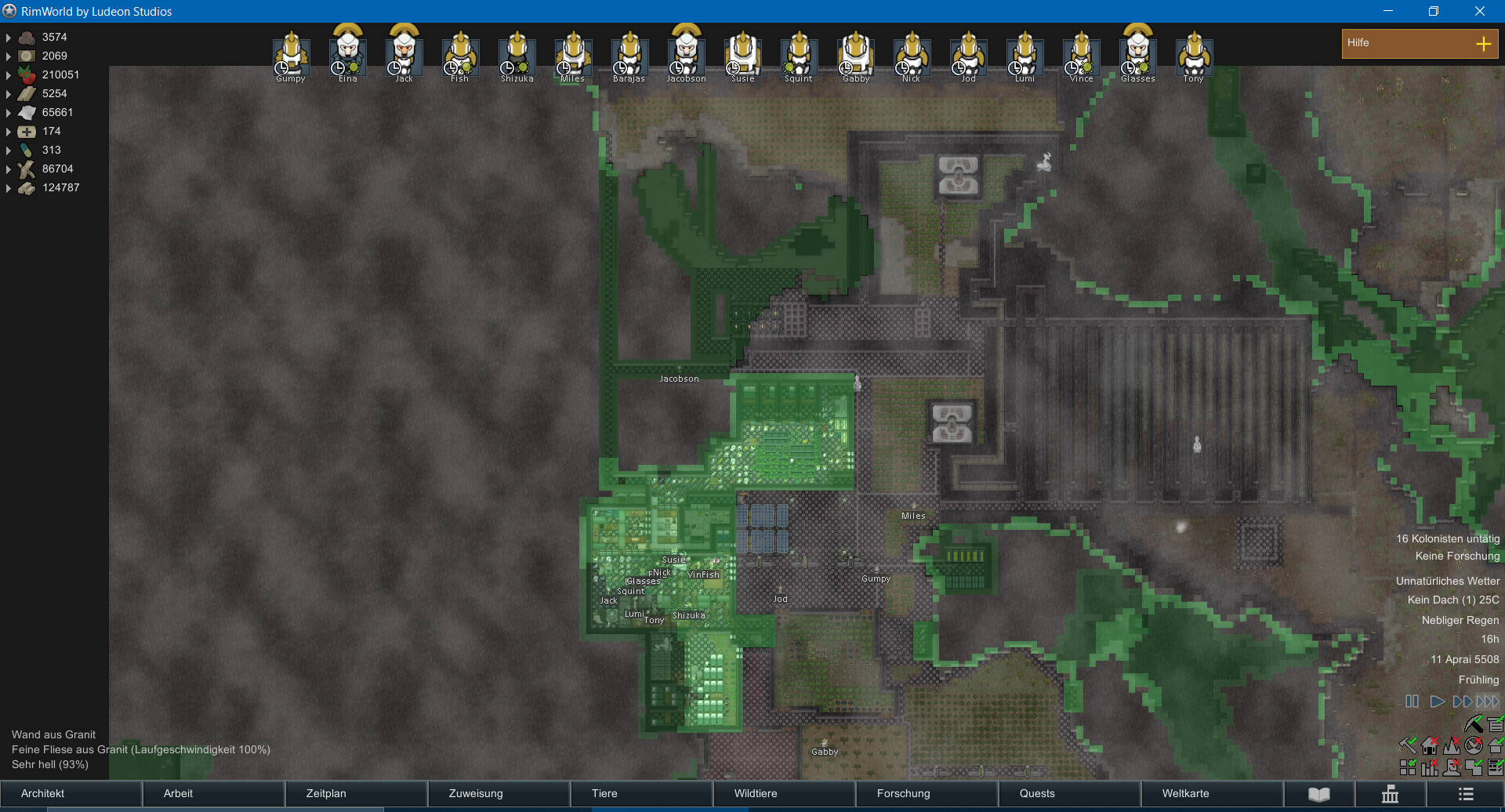Set game speed to normal play
Viewport: 1505px width, 812px height.
(x=1437, y=701)
